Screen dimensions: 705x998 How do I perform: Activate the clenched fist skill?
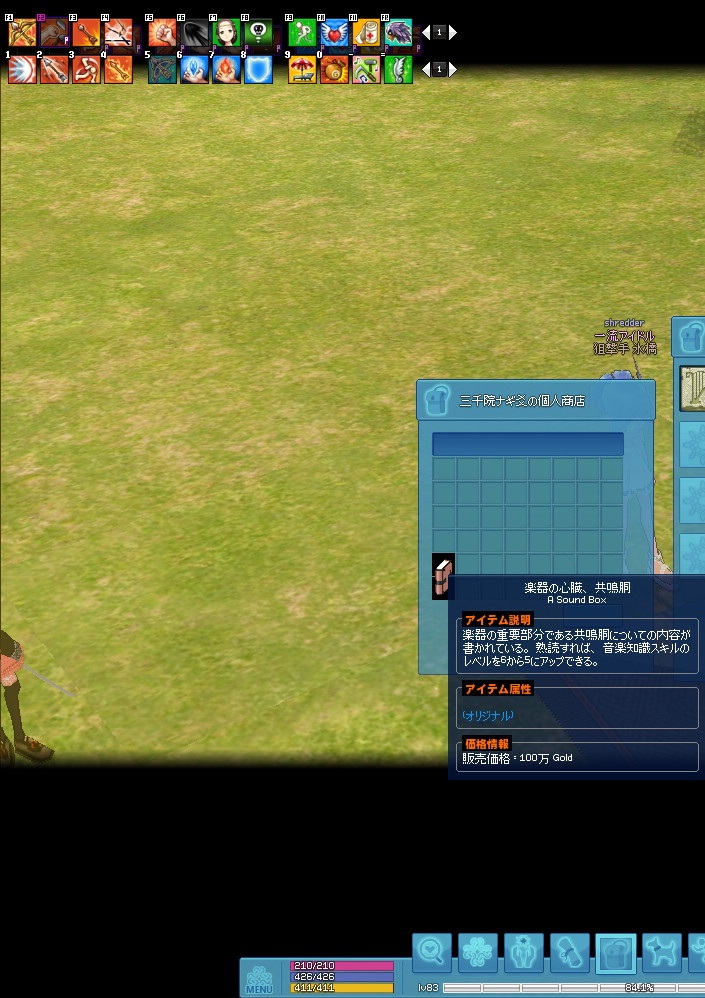pyautogui.click(x=162, y=33)
